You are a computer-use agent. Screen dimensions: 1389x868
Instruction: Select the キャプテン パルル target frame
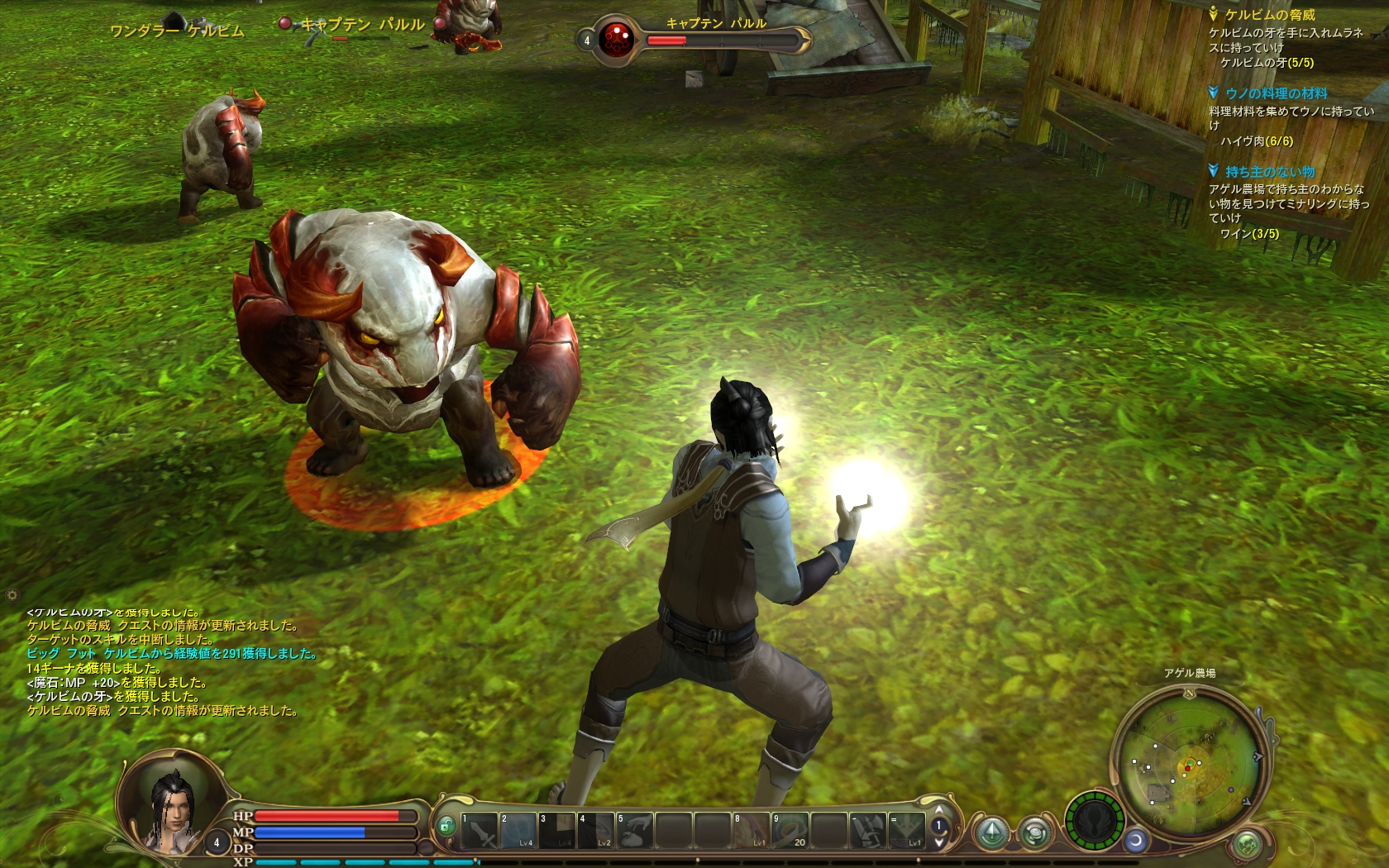(694, 37)
